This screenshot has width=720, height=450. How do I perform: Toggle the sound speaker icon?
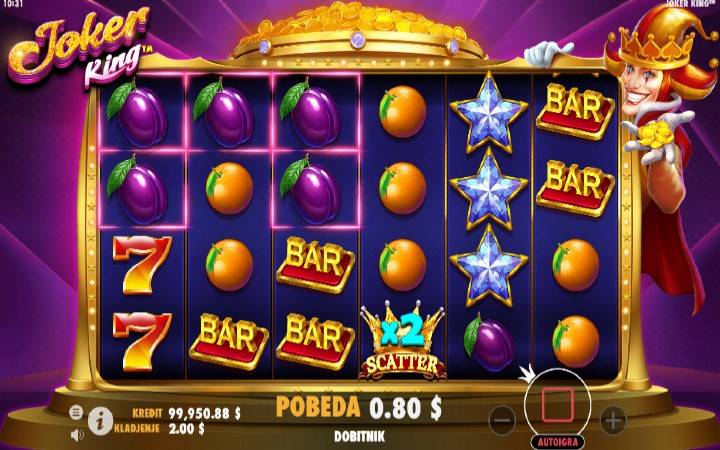coord(77,435)
